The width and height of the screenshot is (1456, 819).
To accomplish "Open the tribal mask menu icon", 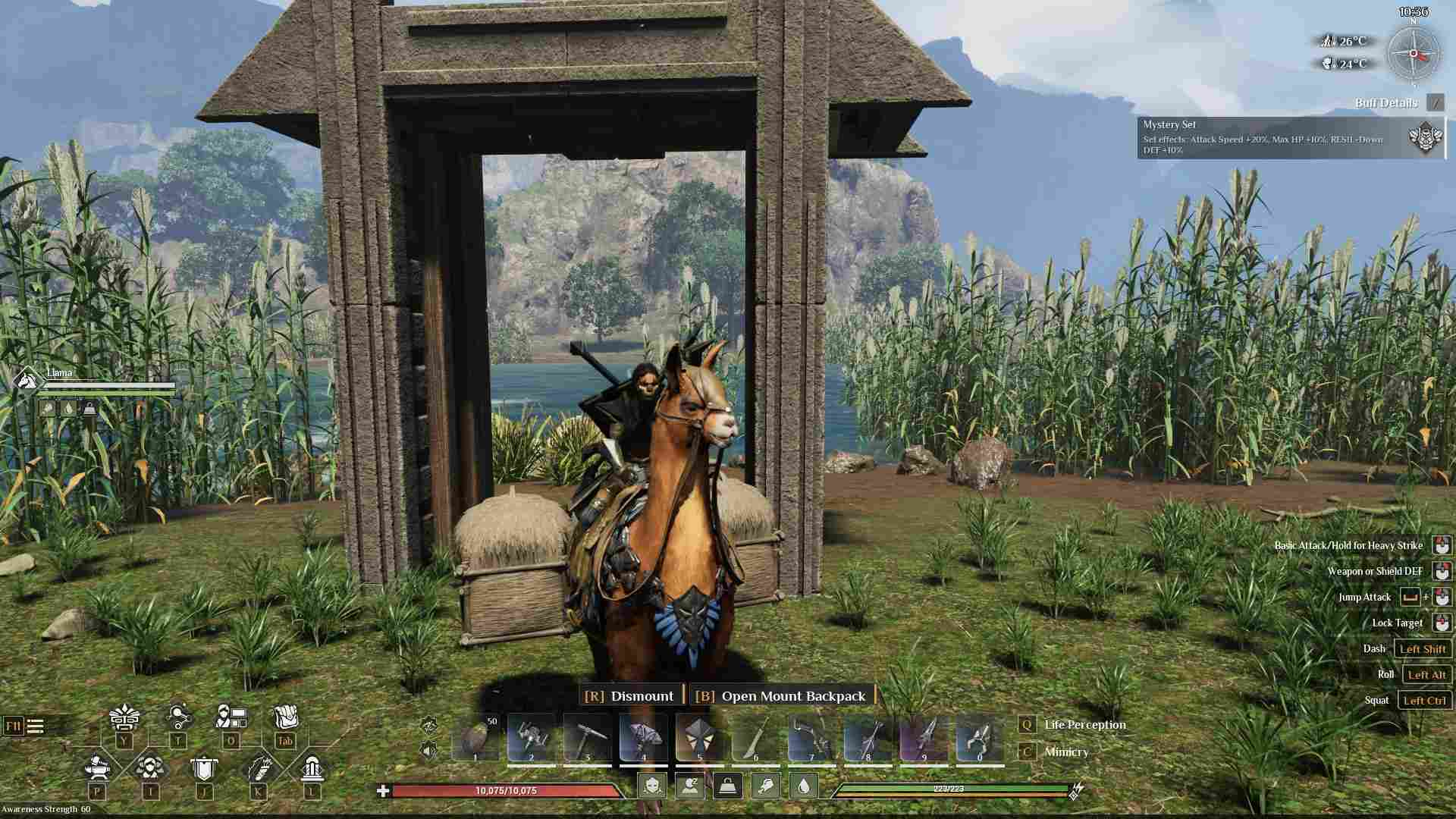I will coord(124,717).
